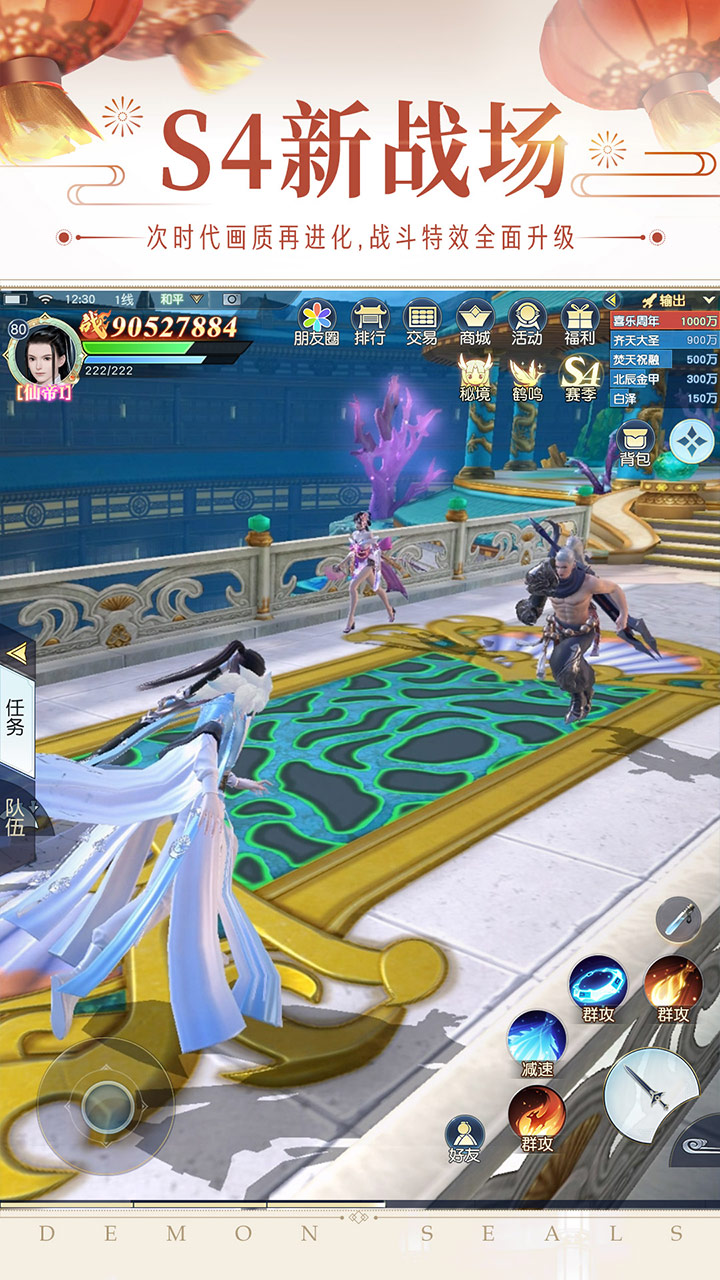This screenshot has width=720, height=1280.
Task: Open the 交易 trading menu
Action: [x=421, y=321]
